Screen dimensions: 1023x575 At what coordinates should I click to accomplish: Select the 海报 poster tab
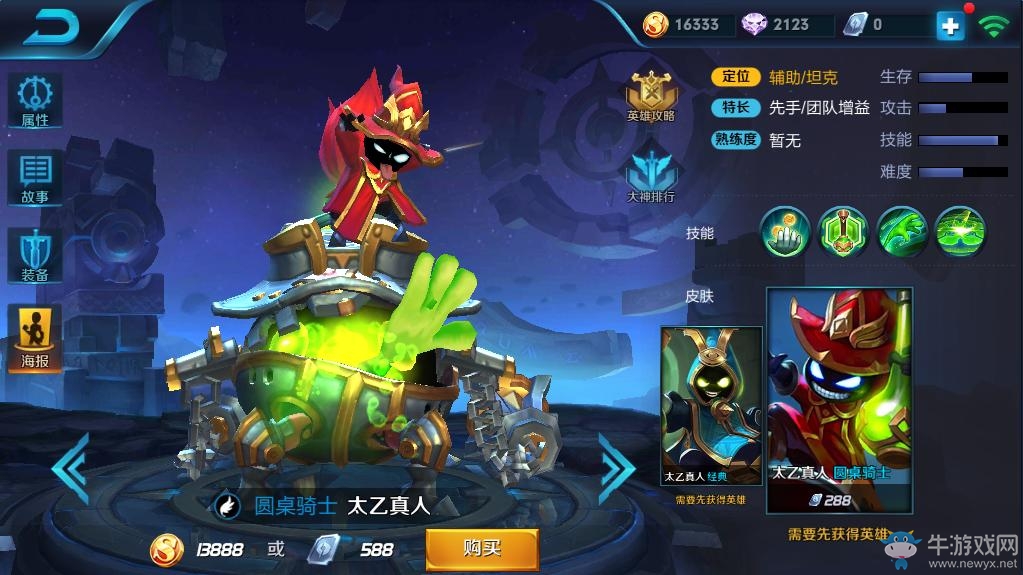(x=35, y=337)
